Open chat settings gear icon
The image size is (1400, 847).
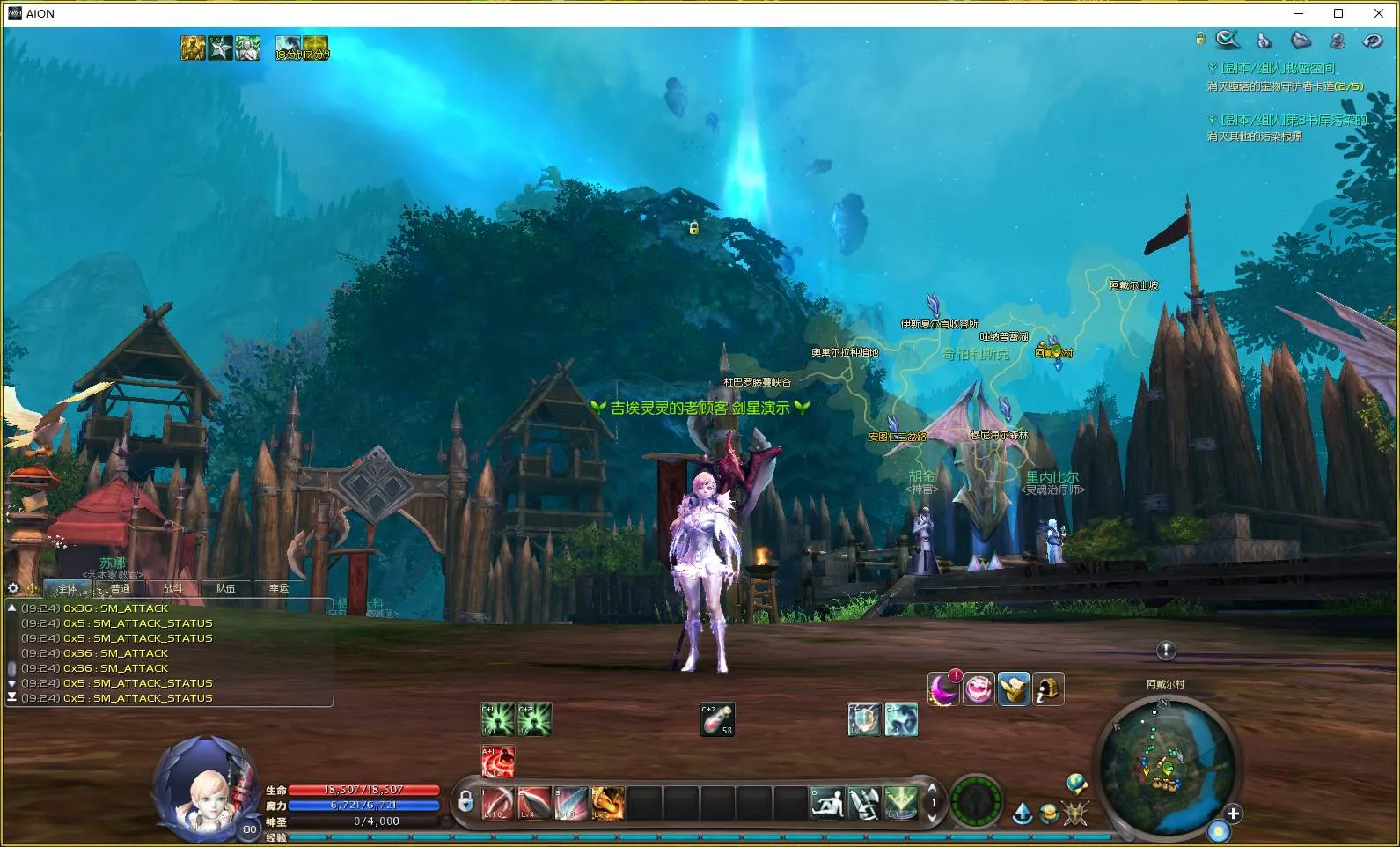tap(13, 588)
